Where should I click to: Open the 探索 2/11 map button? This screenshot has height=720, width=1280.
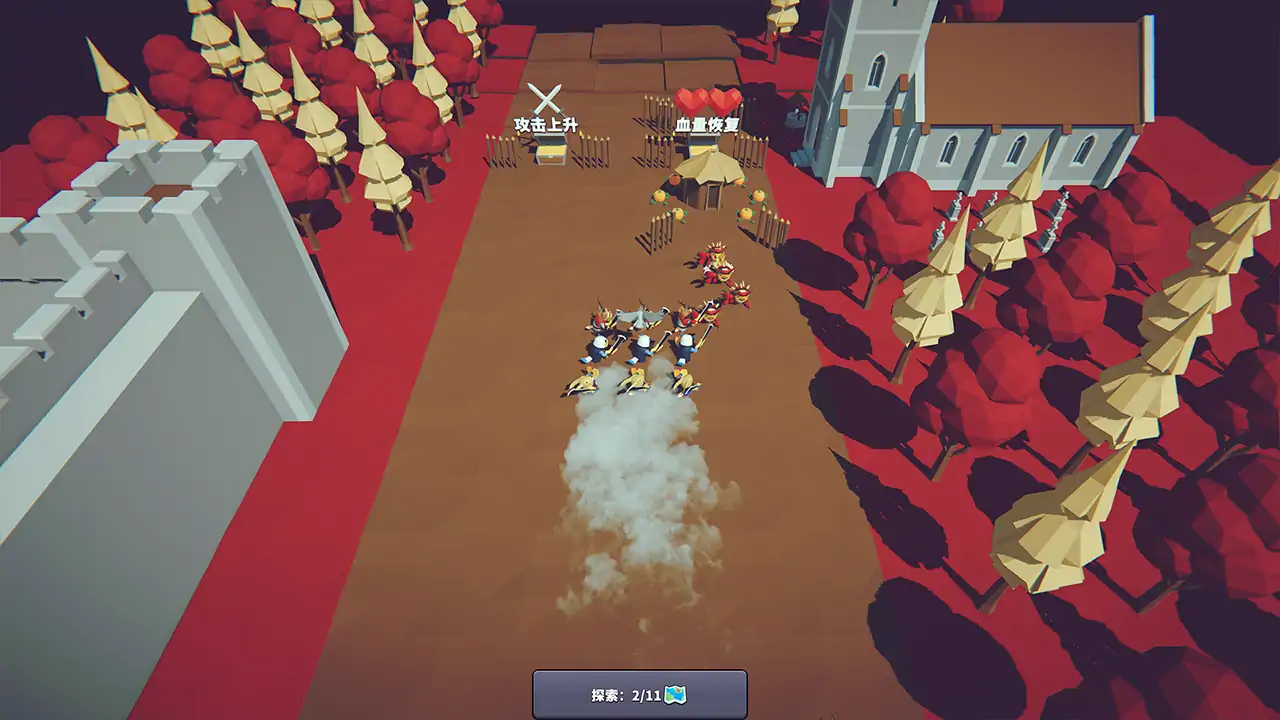[x=639, y=694]
